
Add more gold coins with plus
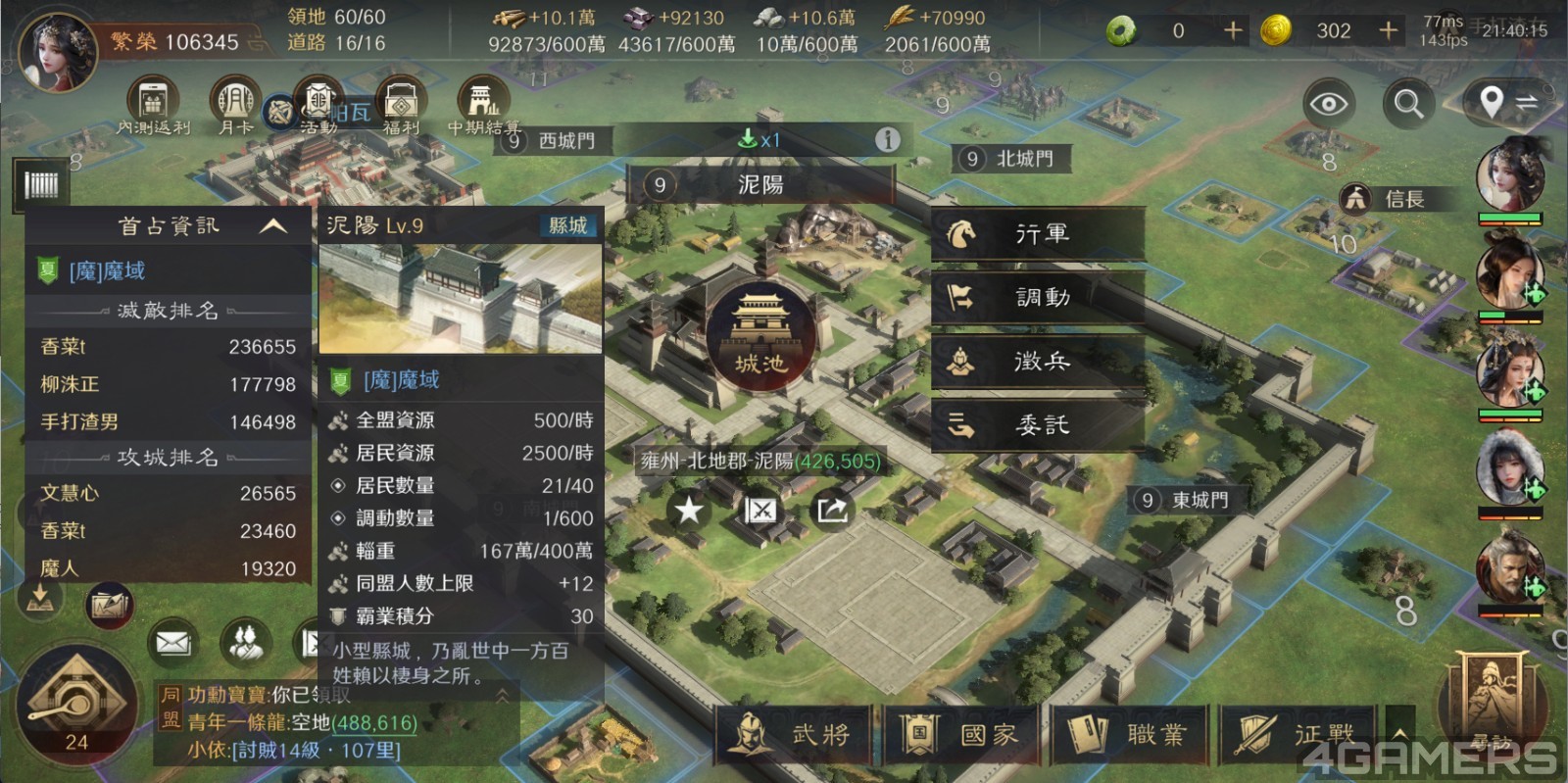(1388, 31)
